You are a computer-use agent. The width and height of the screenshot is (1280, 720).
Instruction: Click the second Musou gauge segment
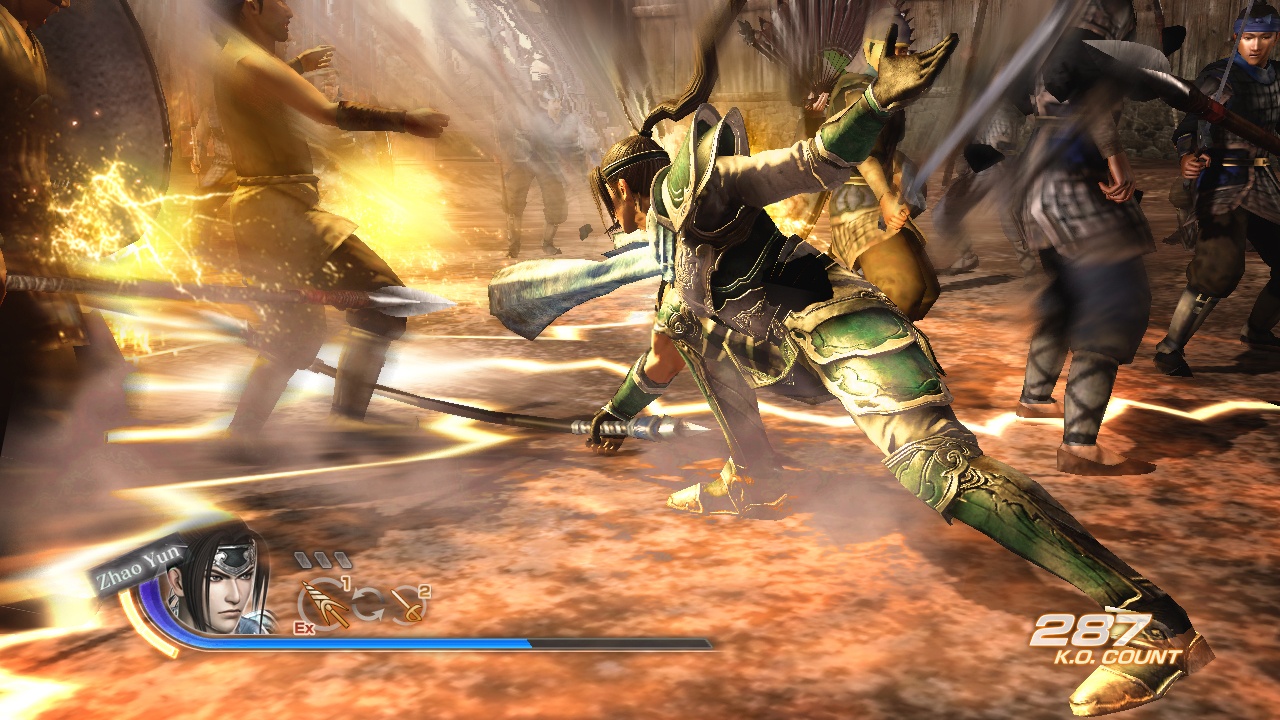pos(324,558)
